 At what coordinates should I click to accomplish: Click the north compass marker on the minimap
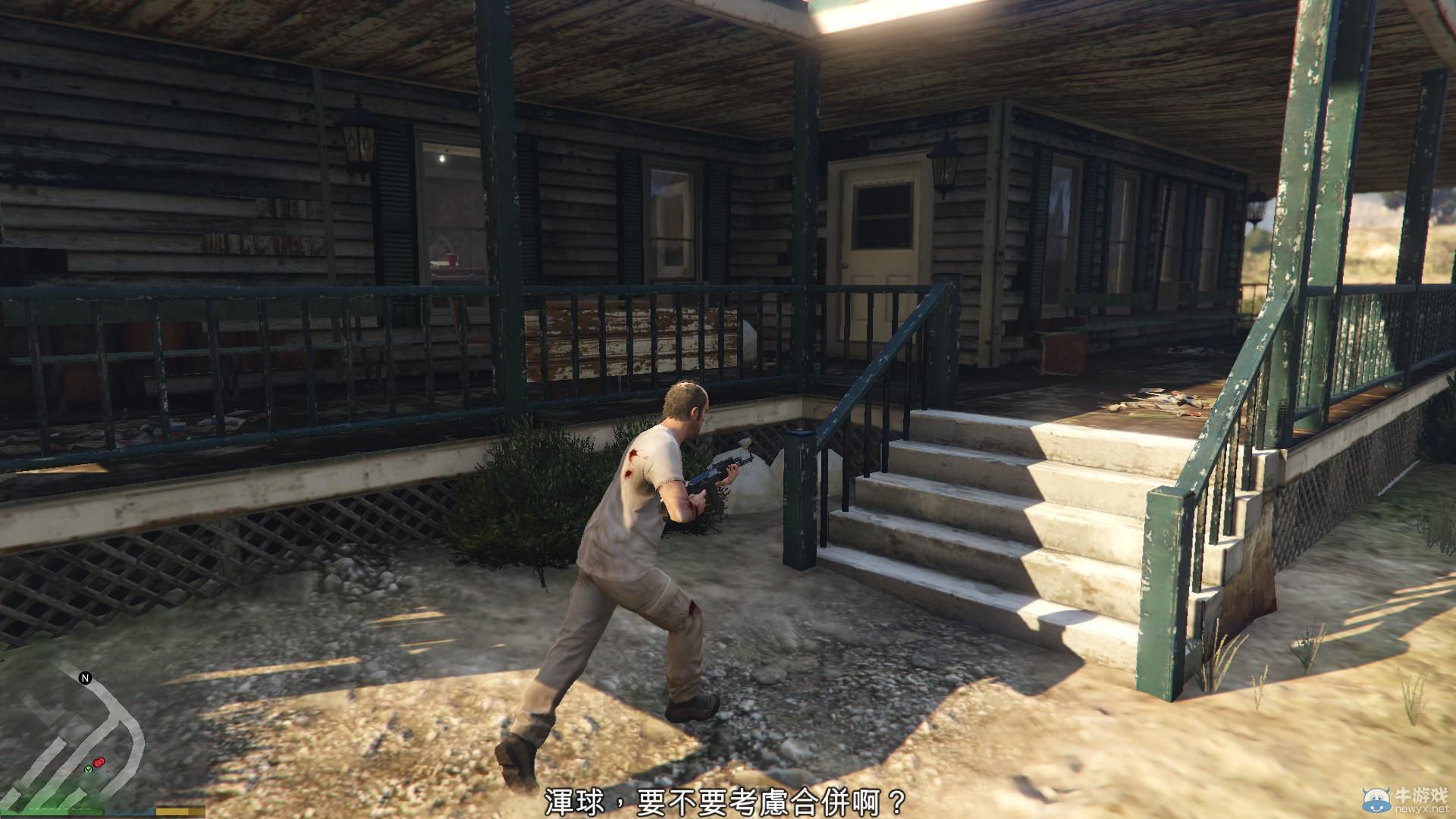click(x=85, y=677)
